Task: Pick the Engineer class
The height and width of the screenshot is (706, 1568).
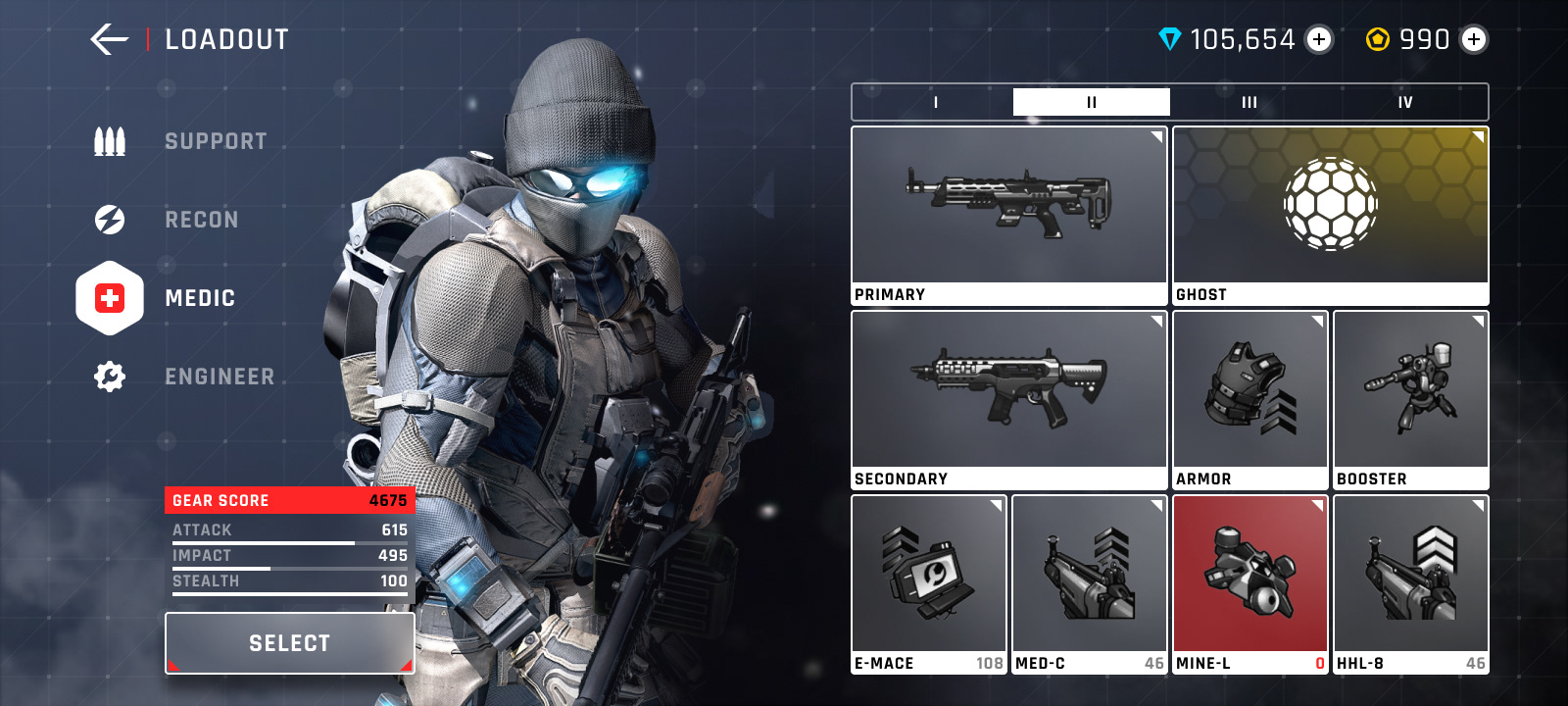Action: pyautogui.click(x=219, y=377)
